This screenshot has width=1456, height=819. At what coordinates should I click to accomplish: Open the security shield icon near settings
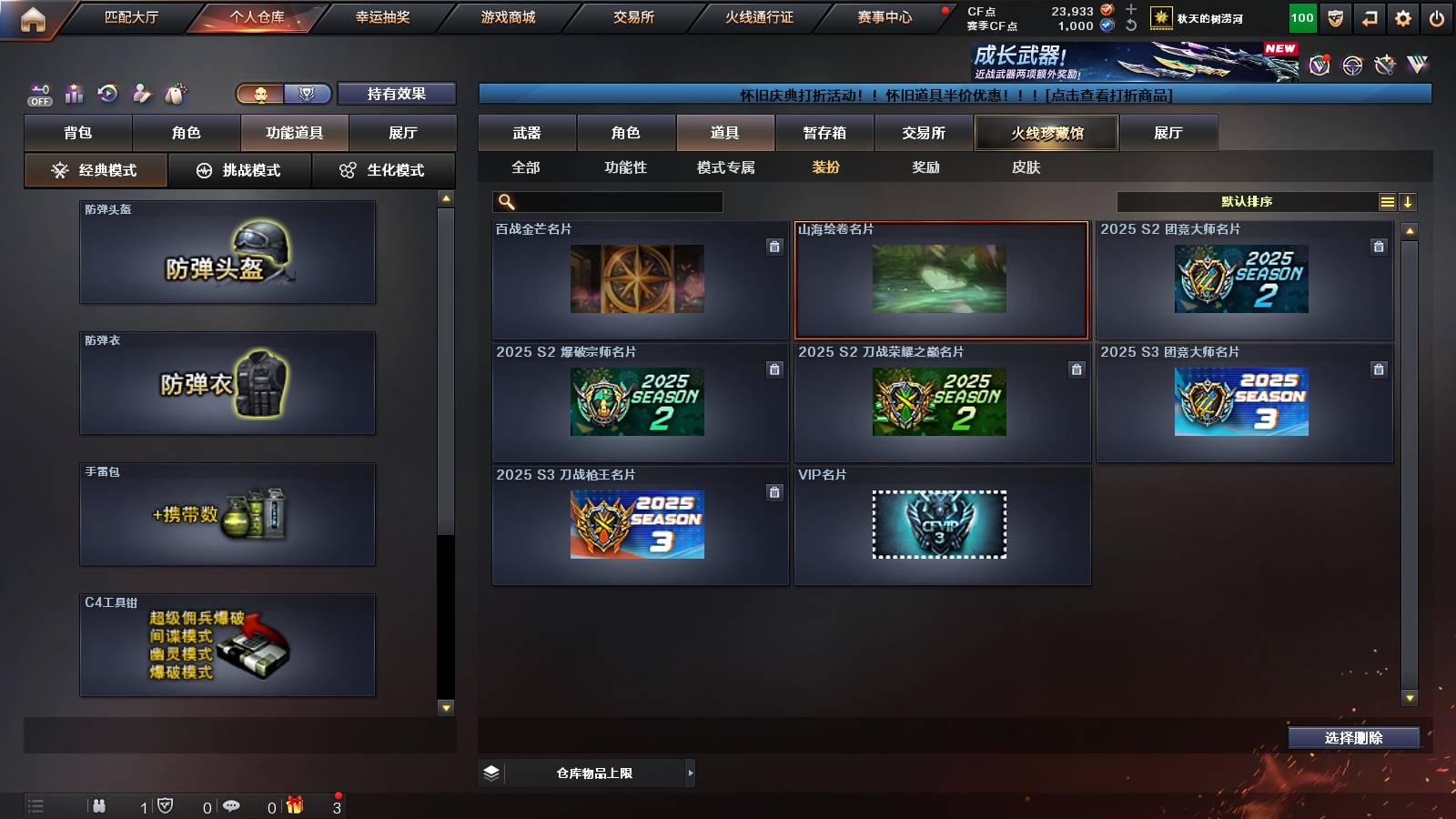click(1334, 16)
